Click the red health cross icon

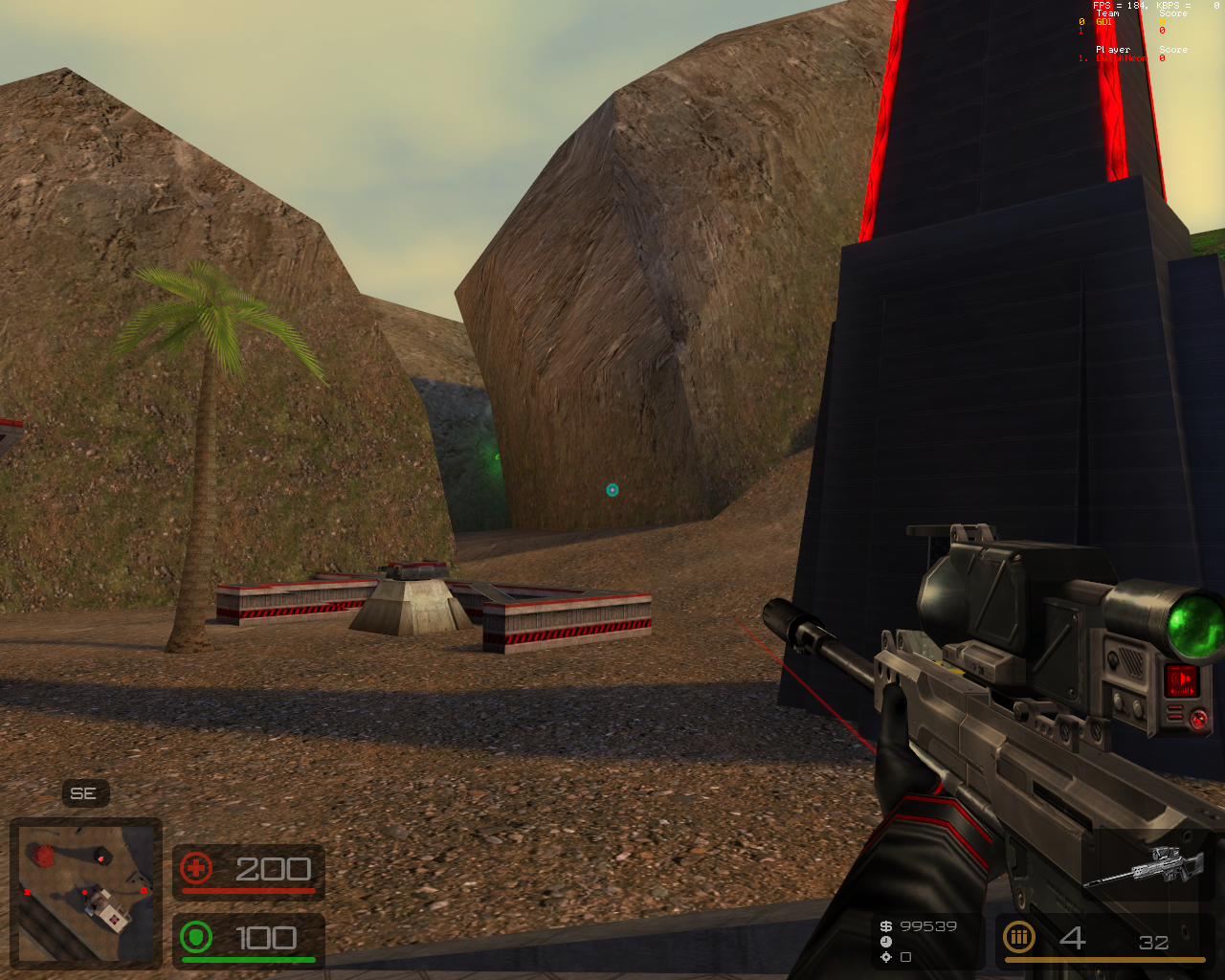(196, 869)
